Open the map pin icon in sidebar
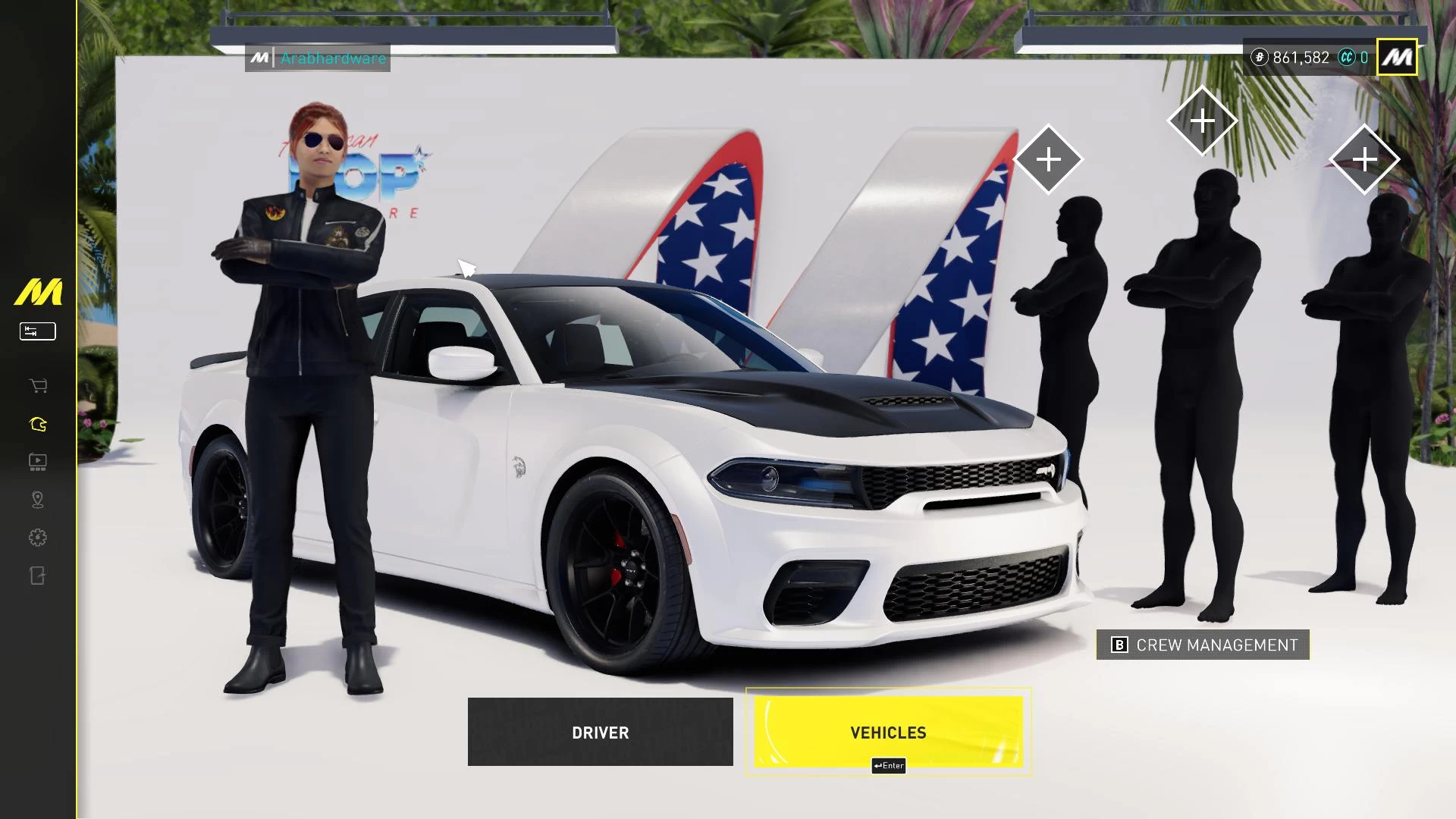1456x819 pixels. pyautogui.click(x=38, y=500)
